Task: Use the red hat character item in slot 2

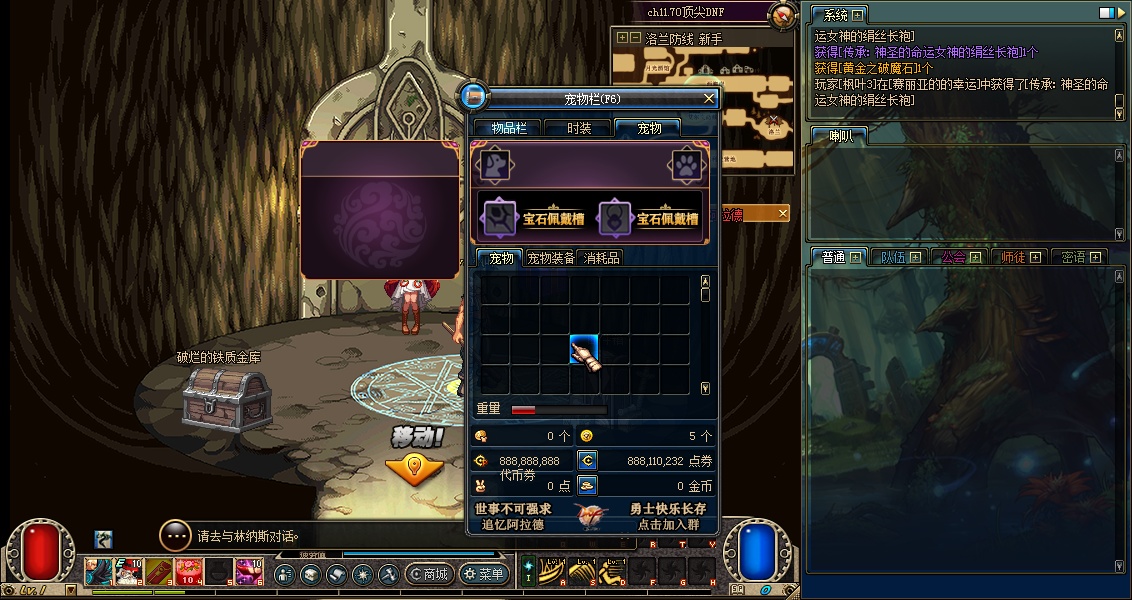Action: 128,572
